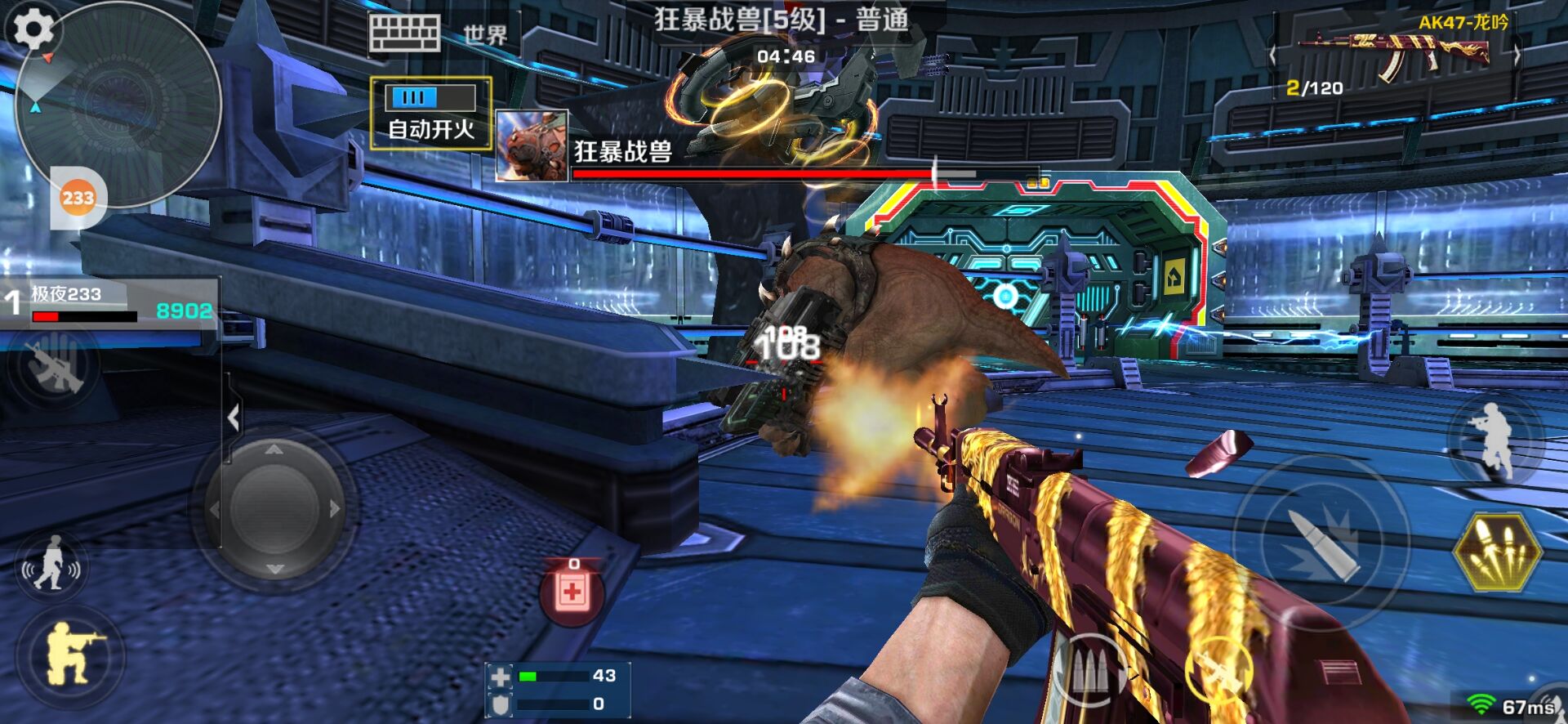
Task: Click the 狂暴战兽 boss portrait
Action: click(532, 146)
